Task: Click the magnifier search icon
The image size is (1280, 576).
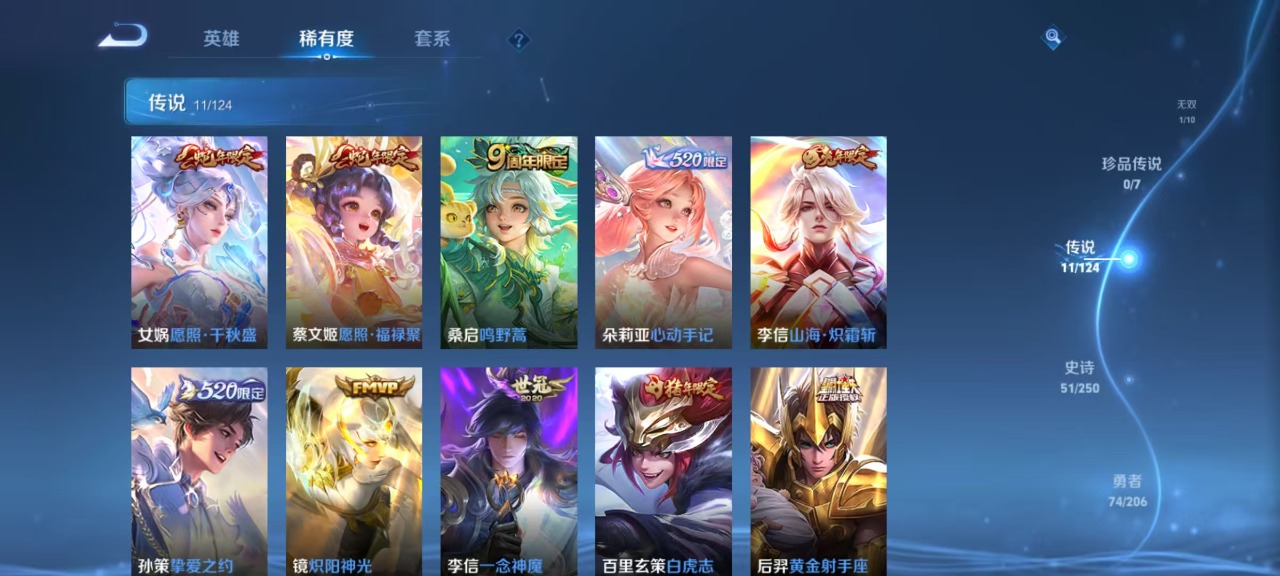Action: point(1052,38)
